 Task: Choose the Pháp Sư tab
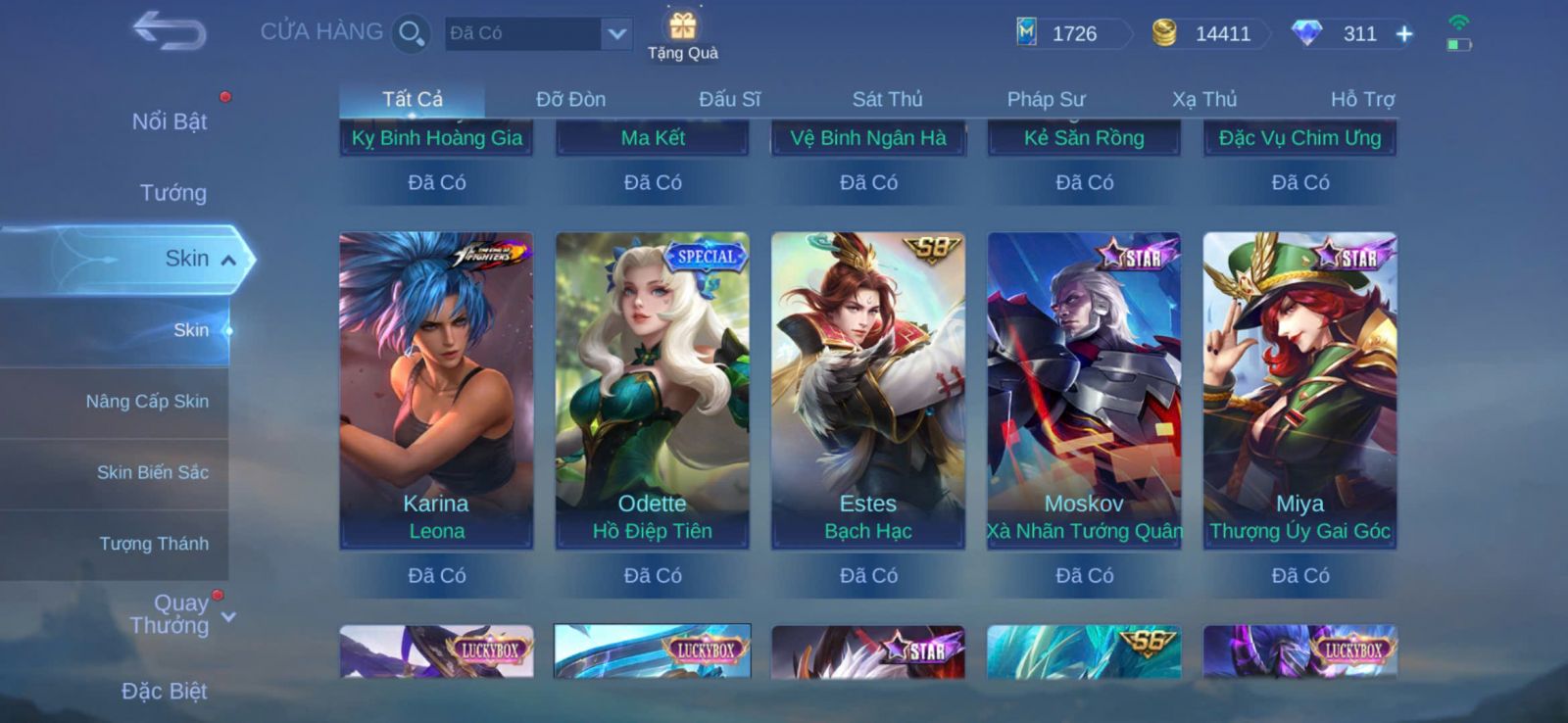coord(1046,99)
